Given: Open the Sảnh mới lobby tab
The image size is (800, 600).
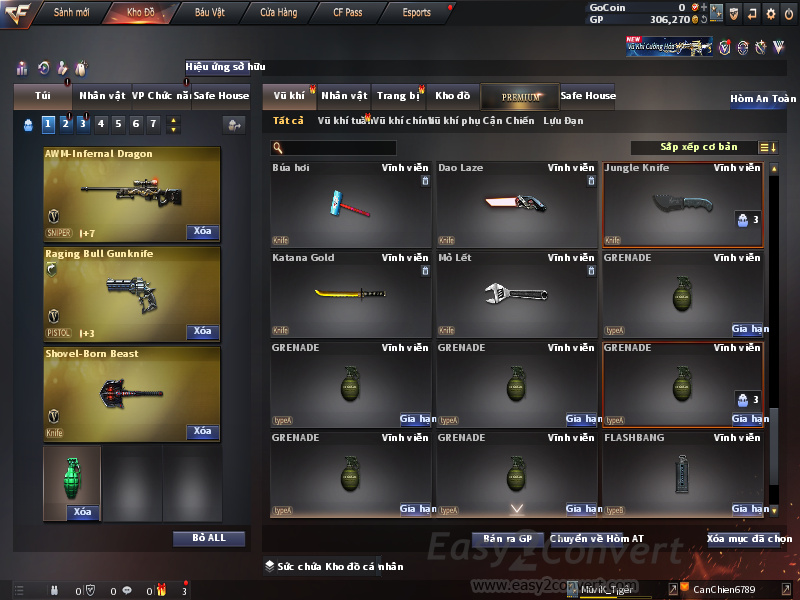Looking at the screenshot, I should 72,13.
